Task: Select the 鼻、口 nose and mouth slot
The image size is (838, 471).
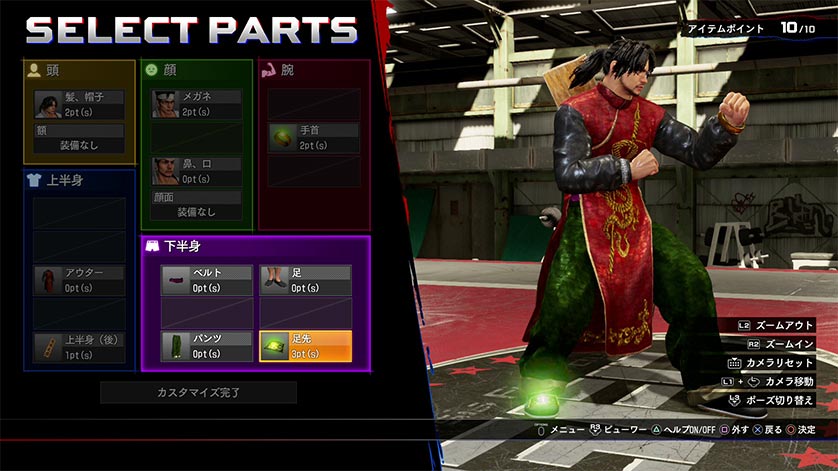Action: 197,171
